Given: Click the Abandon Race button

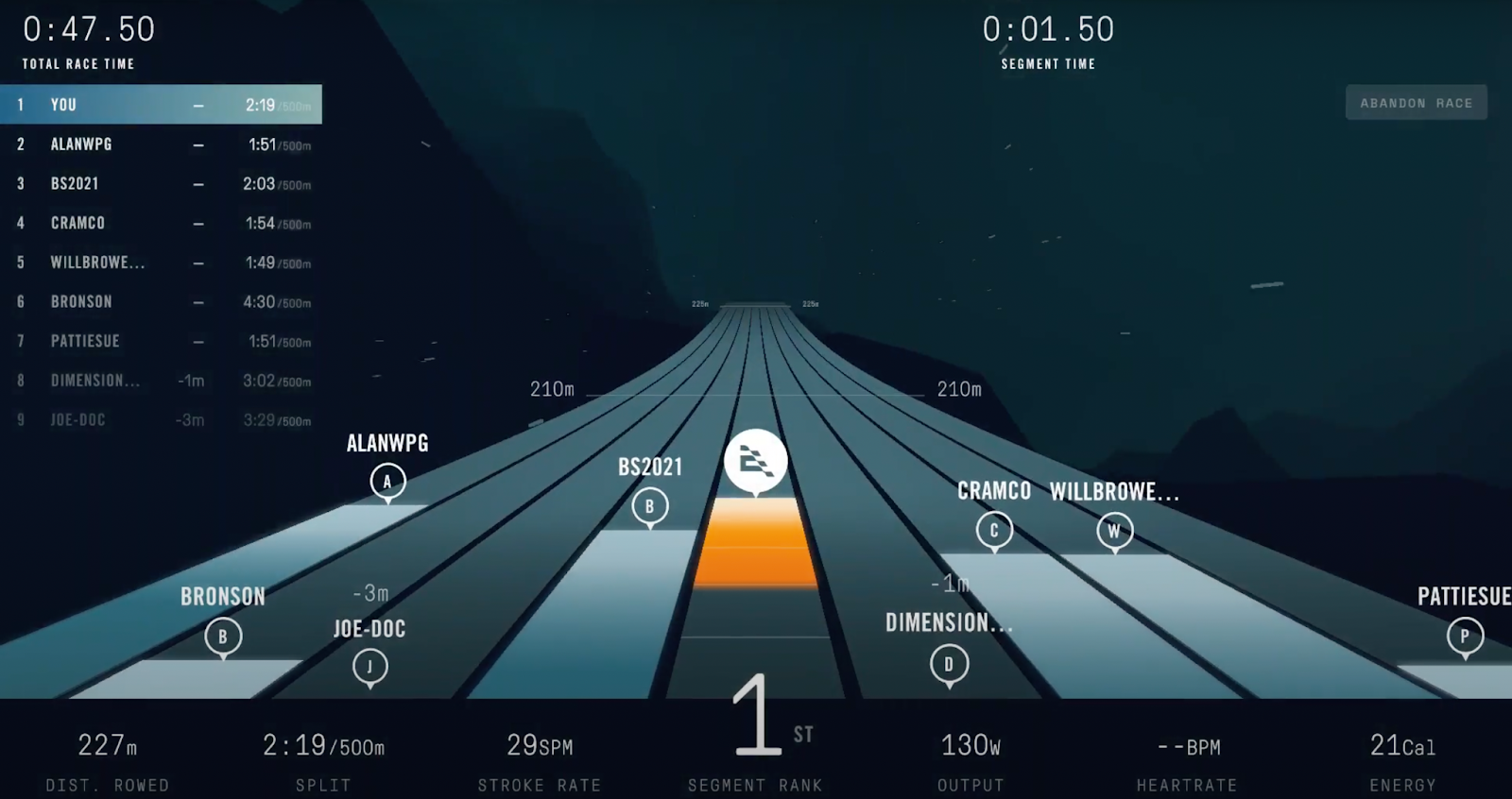Looking at the screenshot, I should [1416, 103].
